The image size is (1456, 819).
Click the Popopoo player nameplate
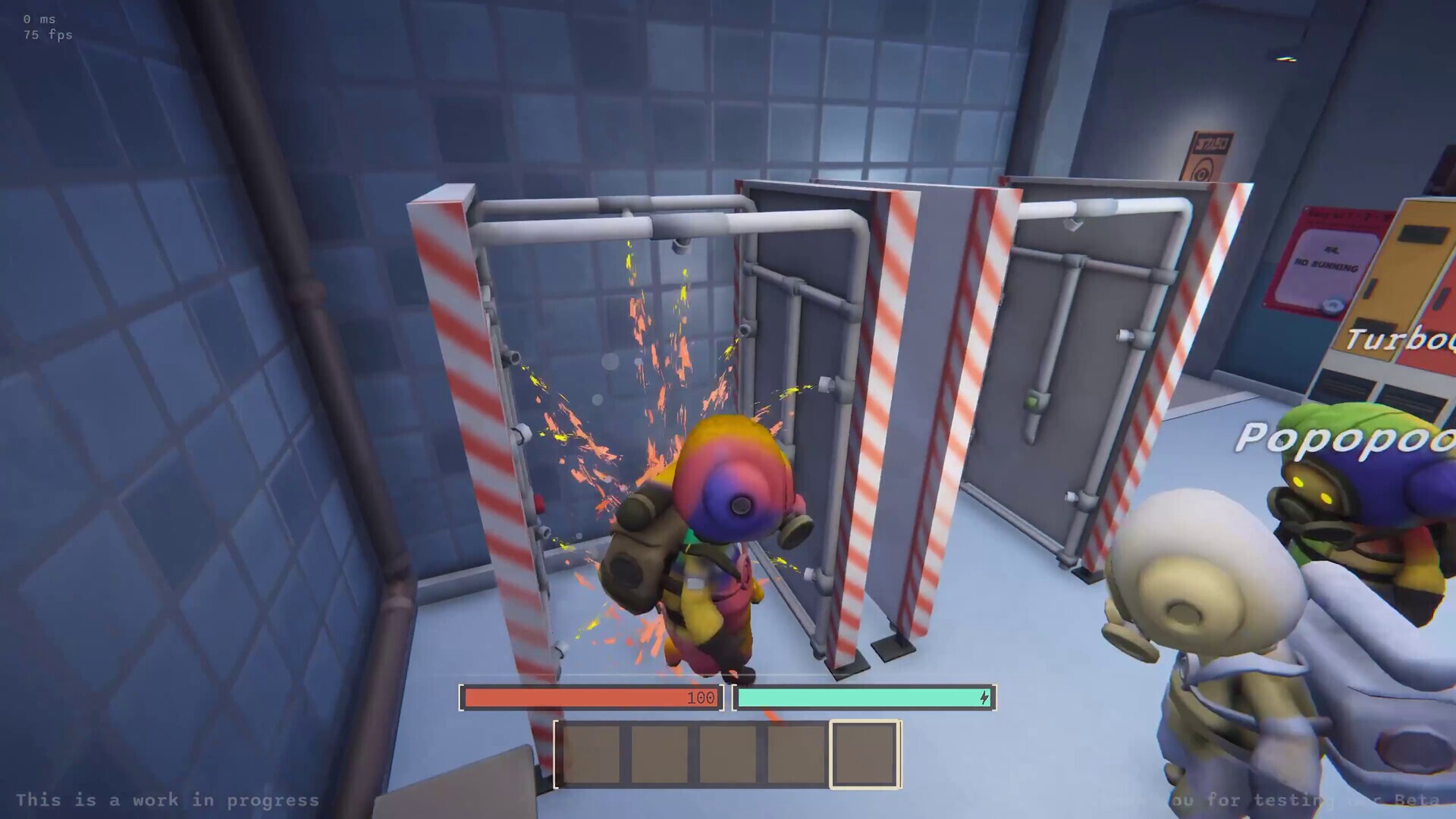(x=1357, y=440)
